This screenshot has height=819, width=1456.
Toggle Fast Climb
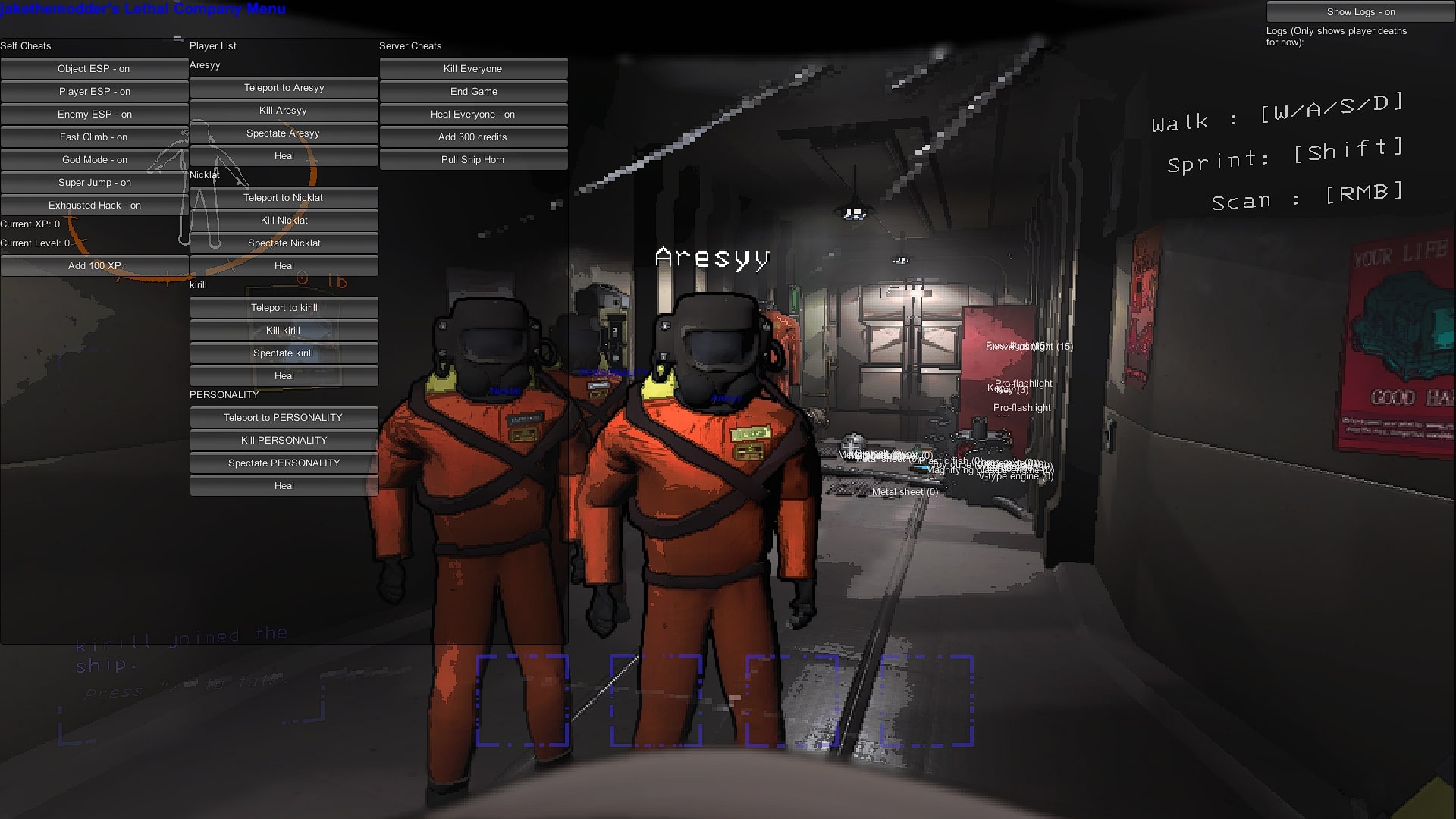tap(94, 137)
